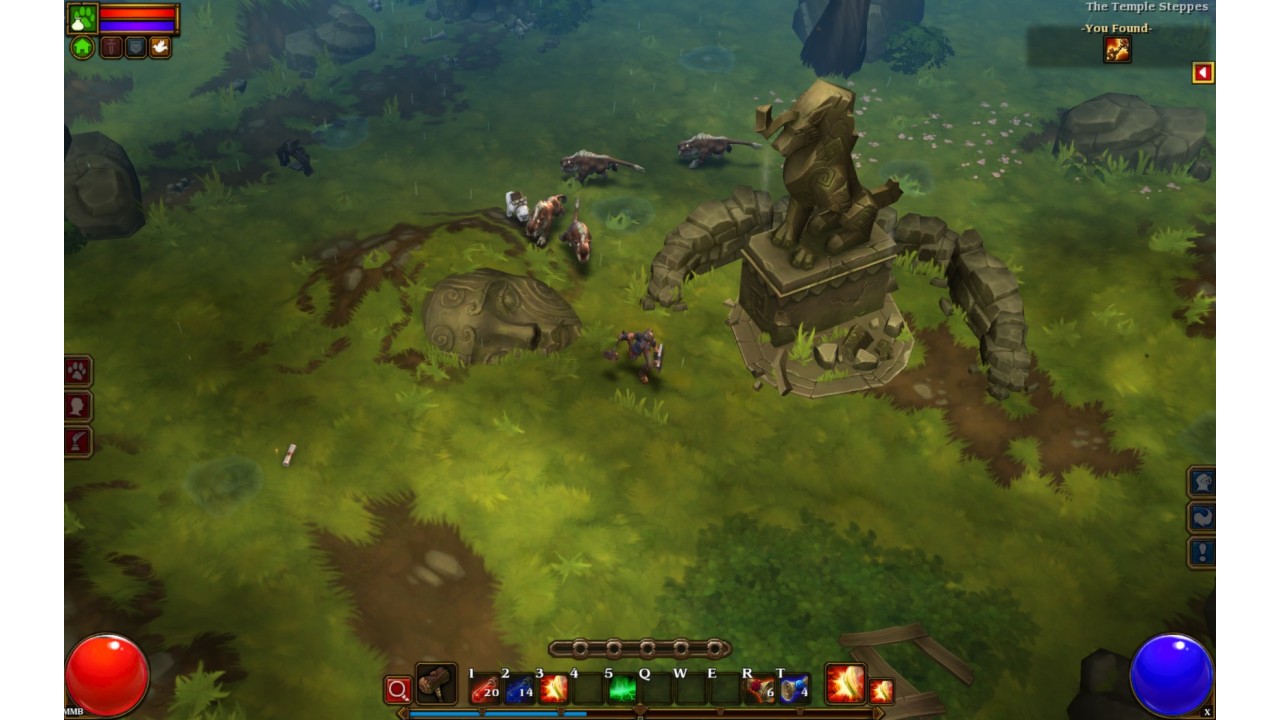Screen dimensions: 1280x720
Task: Select the wooden hammer weapon slot
Action: (x=436, y=684)
